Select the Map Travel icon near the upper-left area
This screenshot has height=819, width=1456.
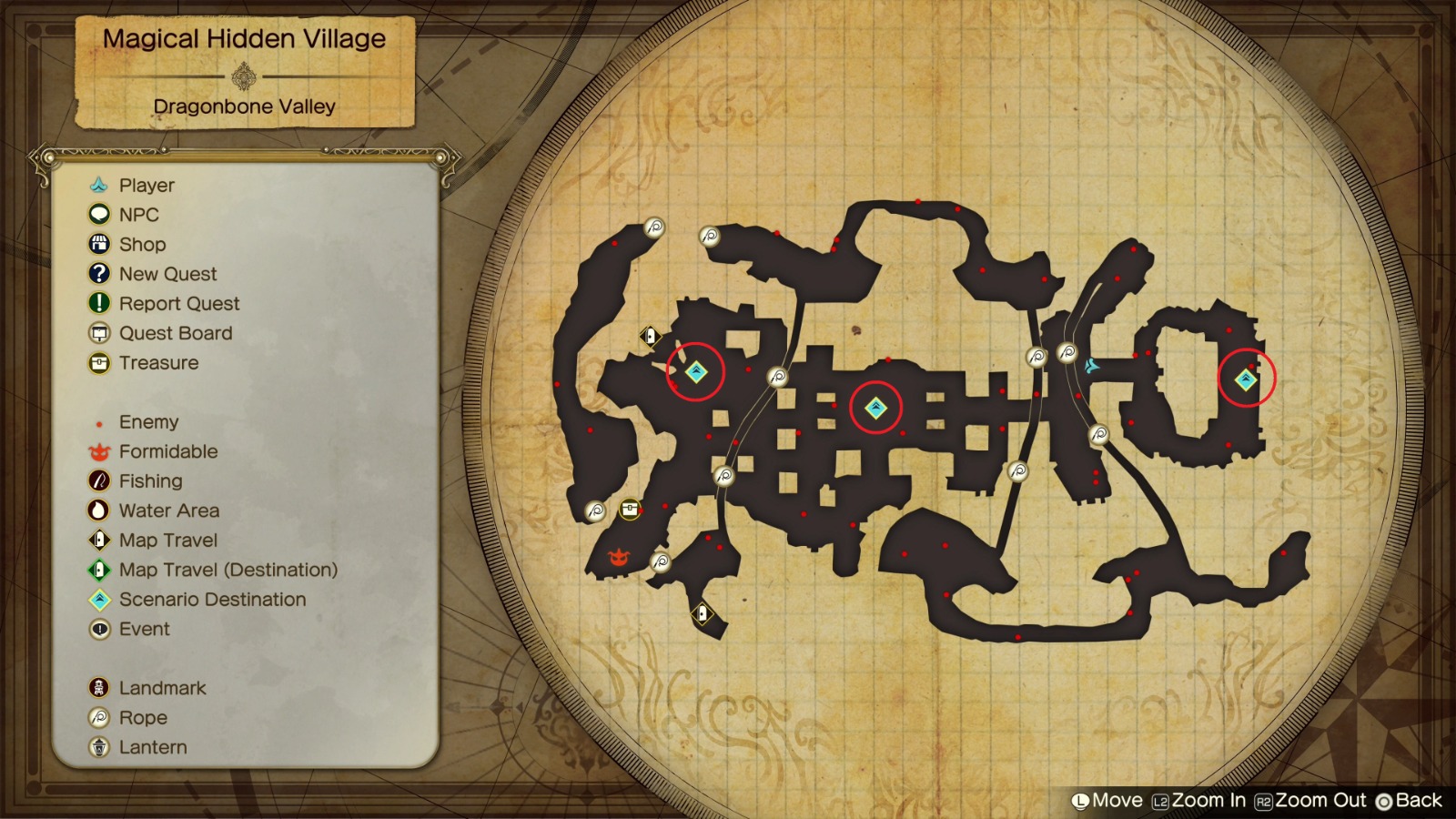tap(650, 335)
